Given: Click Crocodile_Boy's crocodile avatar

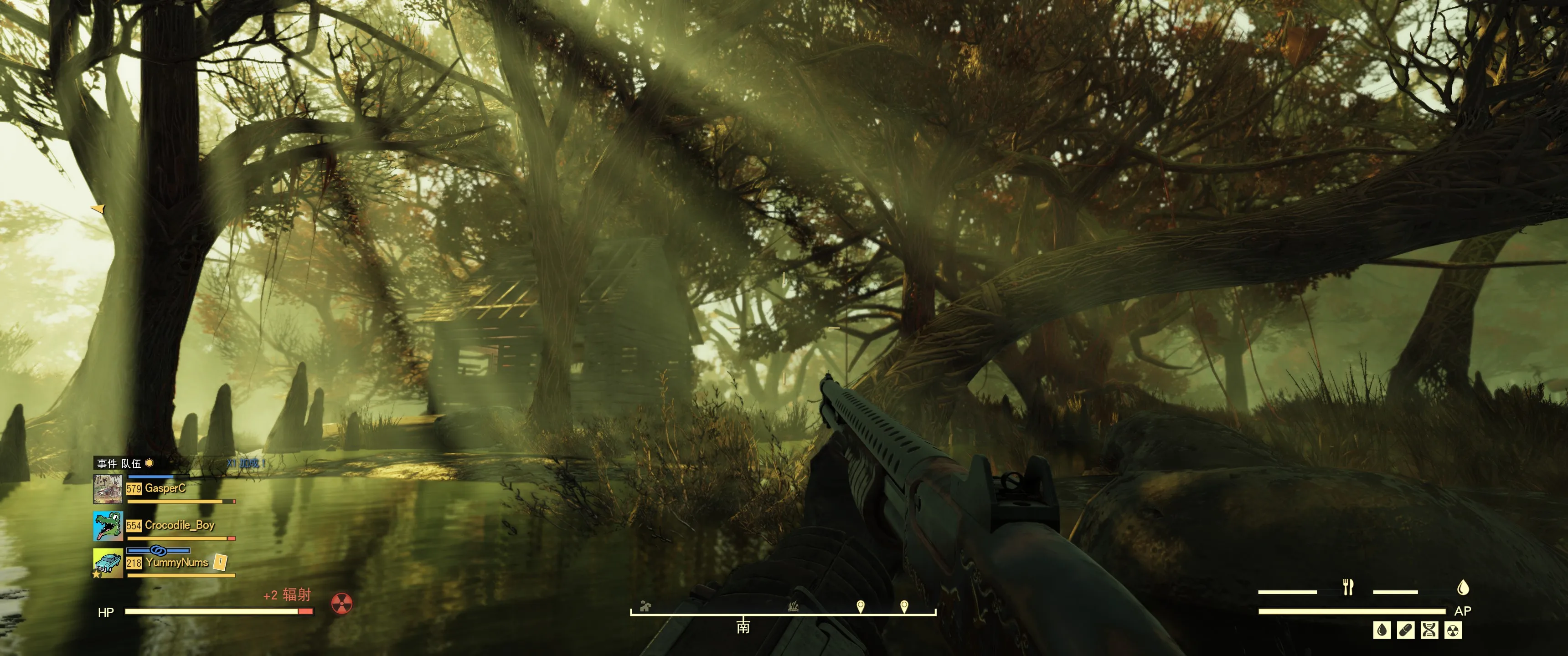Looking at the screenshot, I should [x=108, y=526].
